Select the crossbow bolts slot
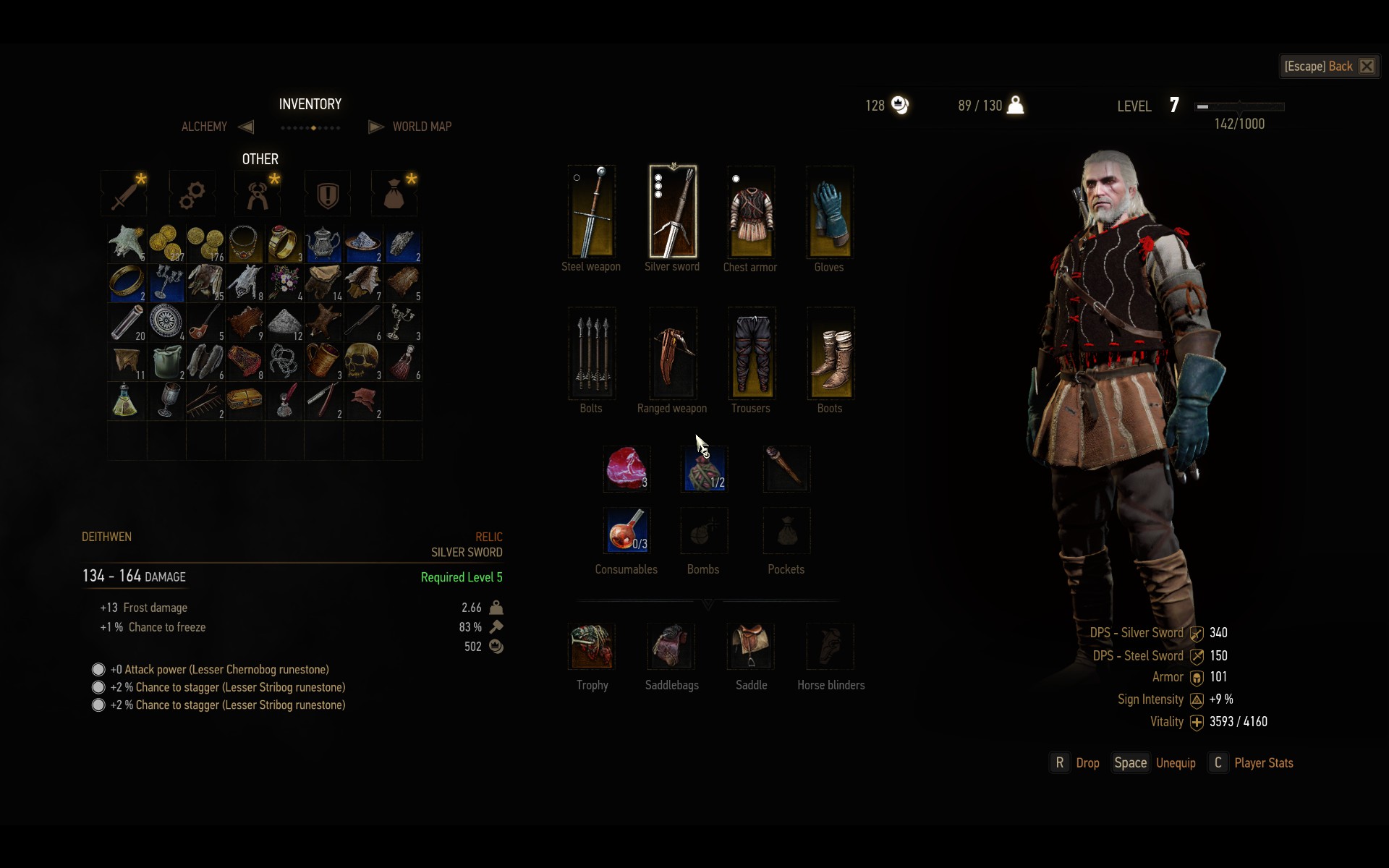 [592, 353]
